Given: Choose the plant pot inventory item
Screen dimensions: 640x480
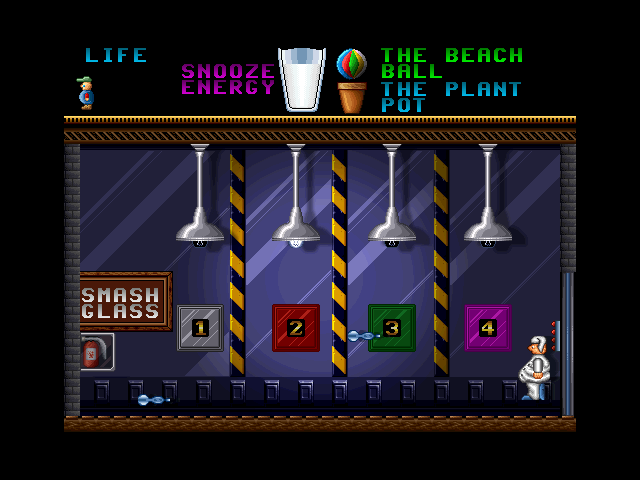Looking at the screenshot, I should 351,98.
